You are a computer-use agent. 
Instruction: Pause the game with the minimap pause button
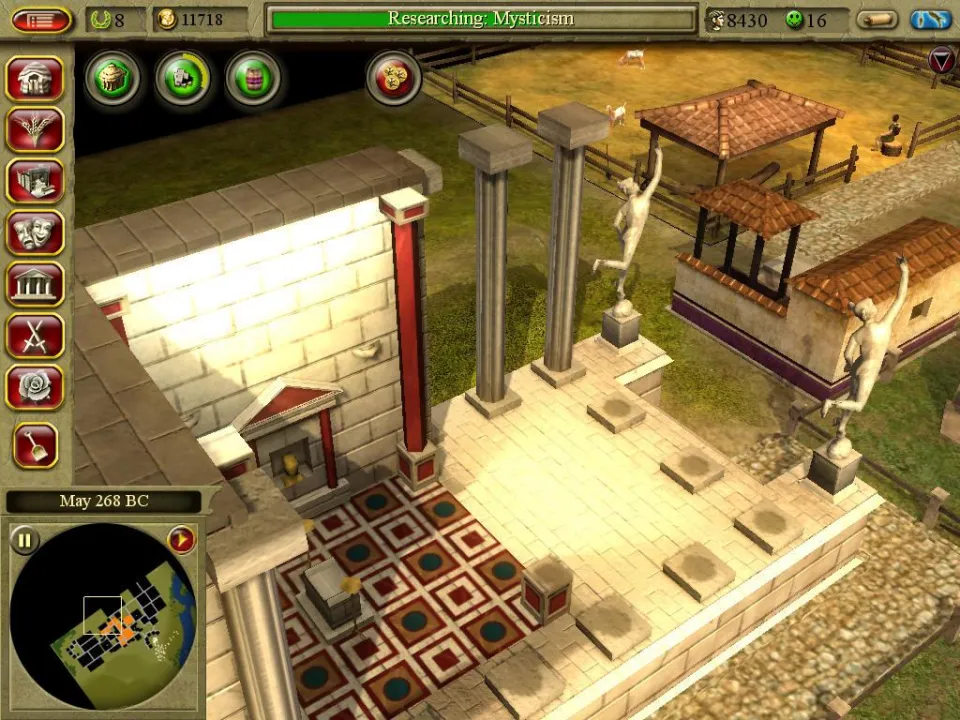[x=25, y=541]
